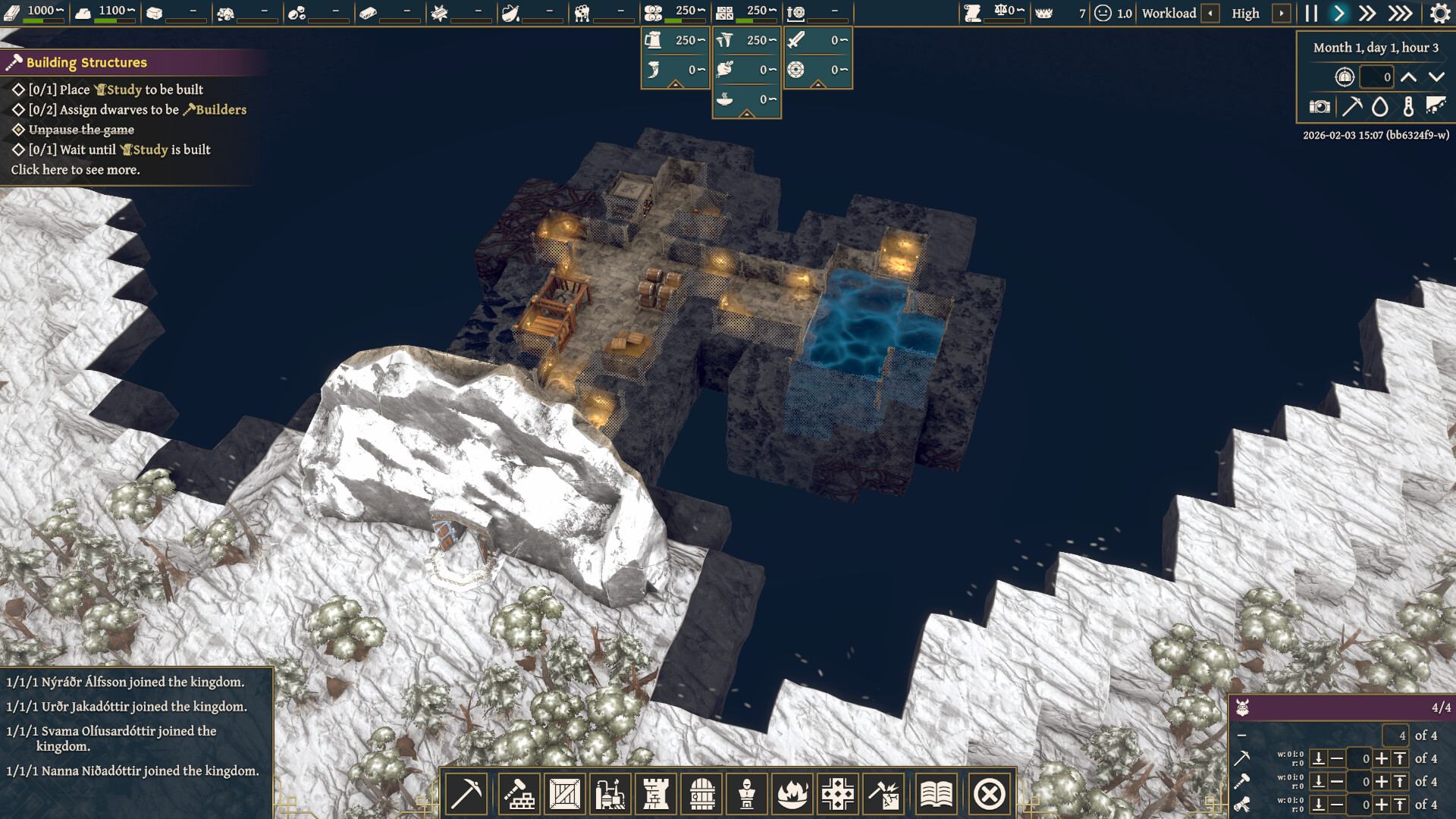Toggle the temperature overlay
This screenshot has width=1456, height=819.
[x=1409, y=107]
